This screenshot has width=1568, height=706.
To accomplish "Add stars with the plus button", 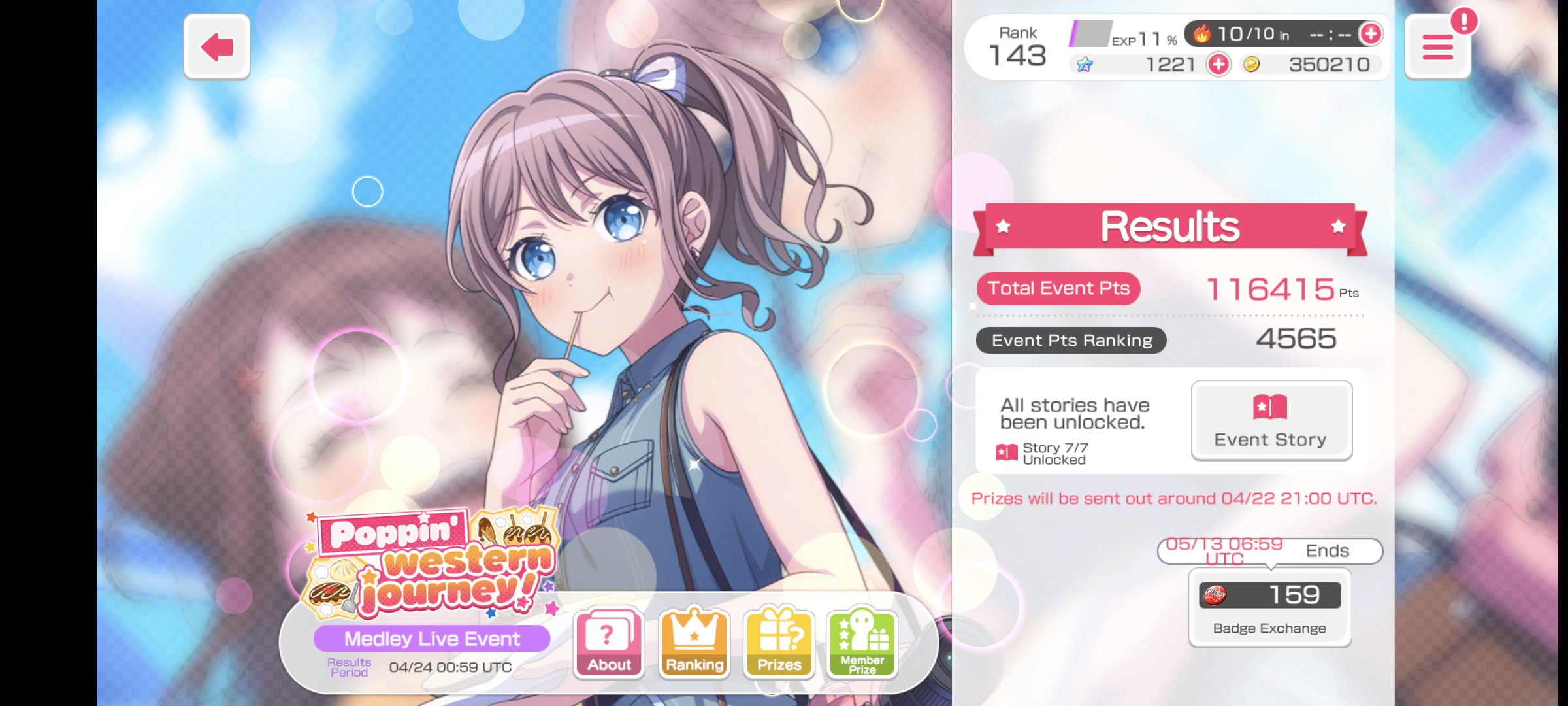I will (1218, 64).
